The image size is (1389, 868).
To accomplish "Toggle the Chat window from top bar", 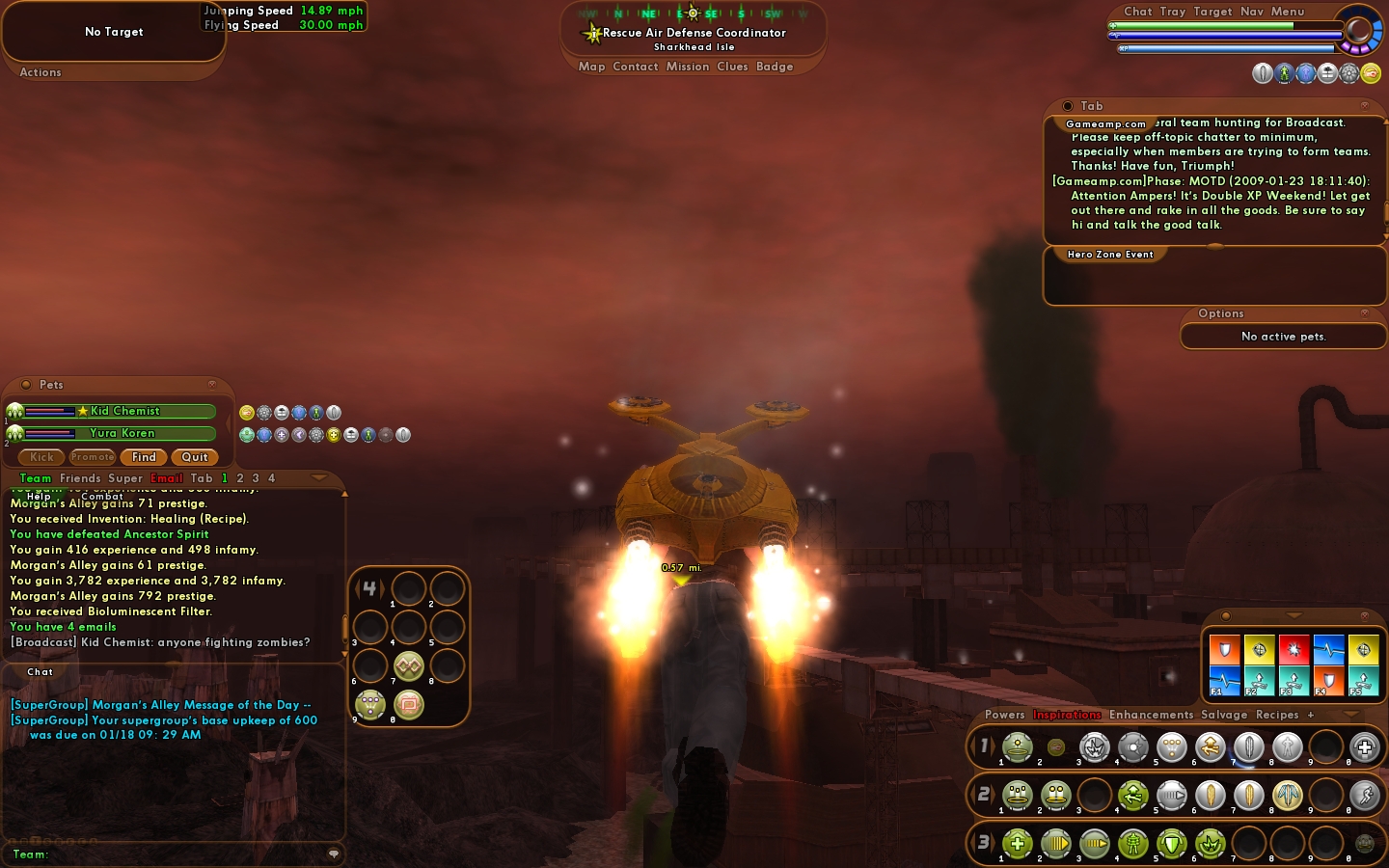I will [1138, 12].
